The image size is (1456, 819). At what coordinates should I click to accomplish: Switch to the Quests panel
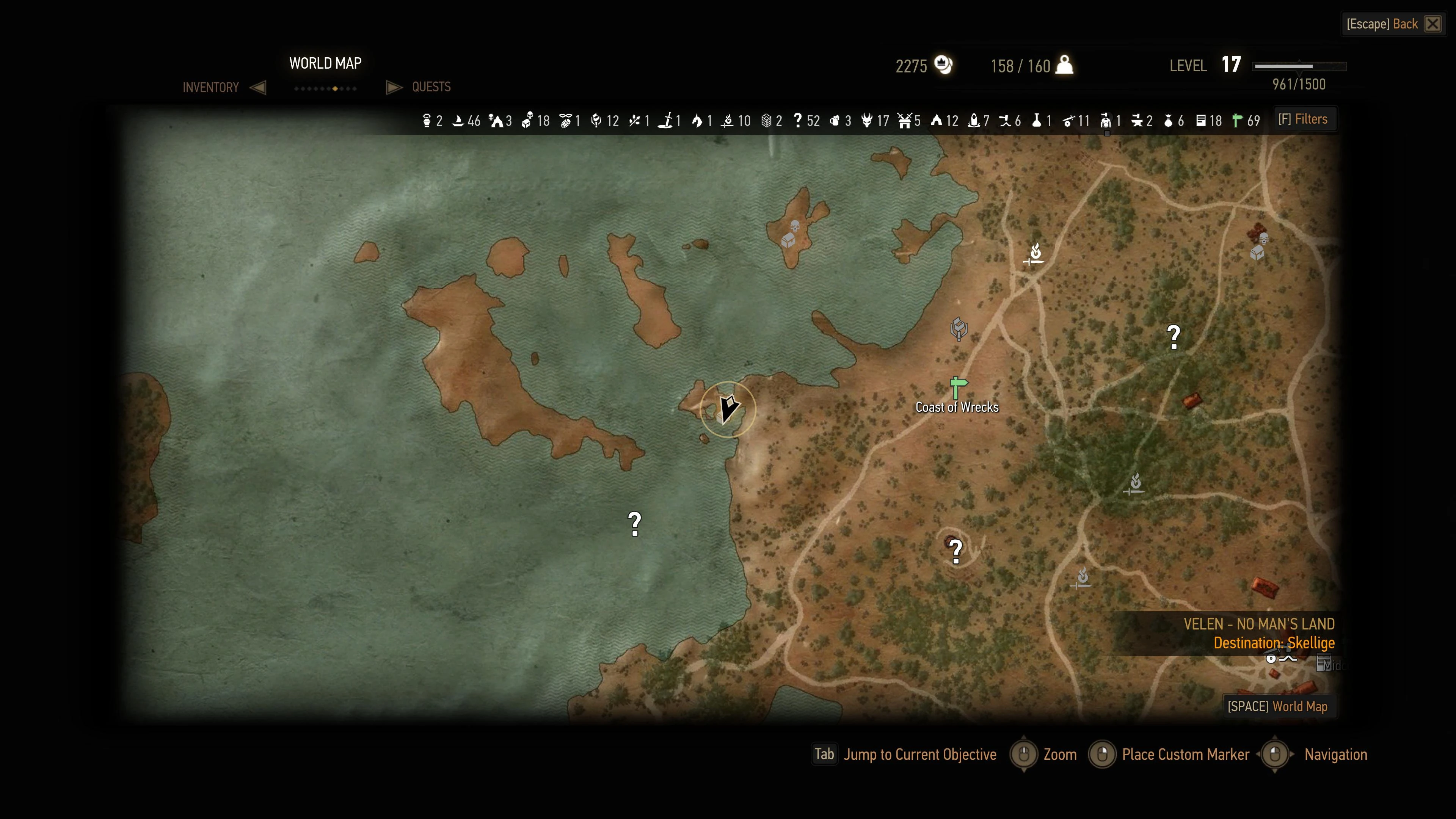click(431, 87)
